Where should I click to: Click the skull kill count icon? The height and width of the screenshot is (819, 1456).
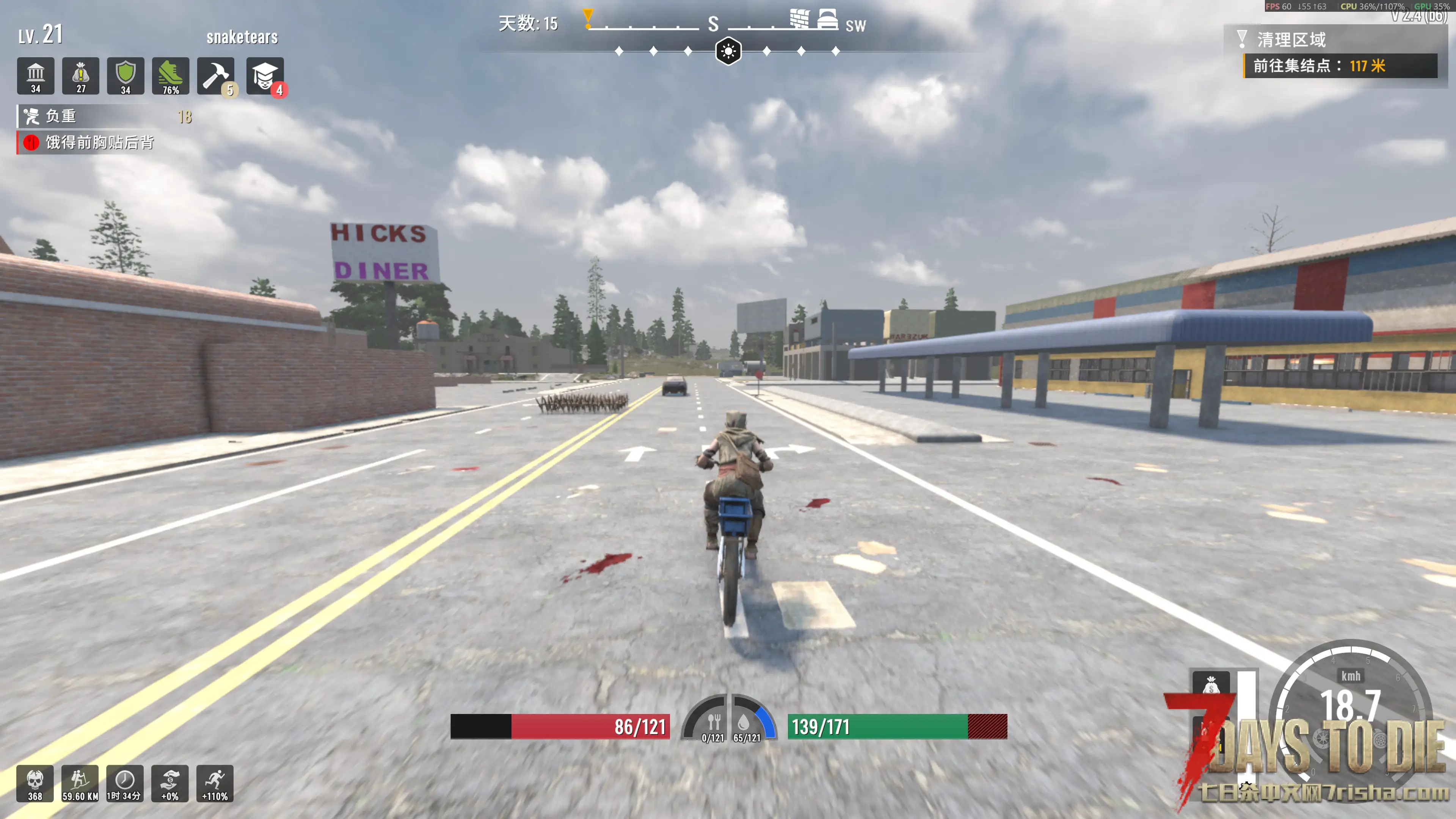[35, 783]
